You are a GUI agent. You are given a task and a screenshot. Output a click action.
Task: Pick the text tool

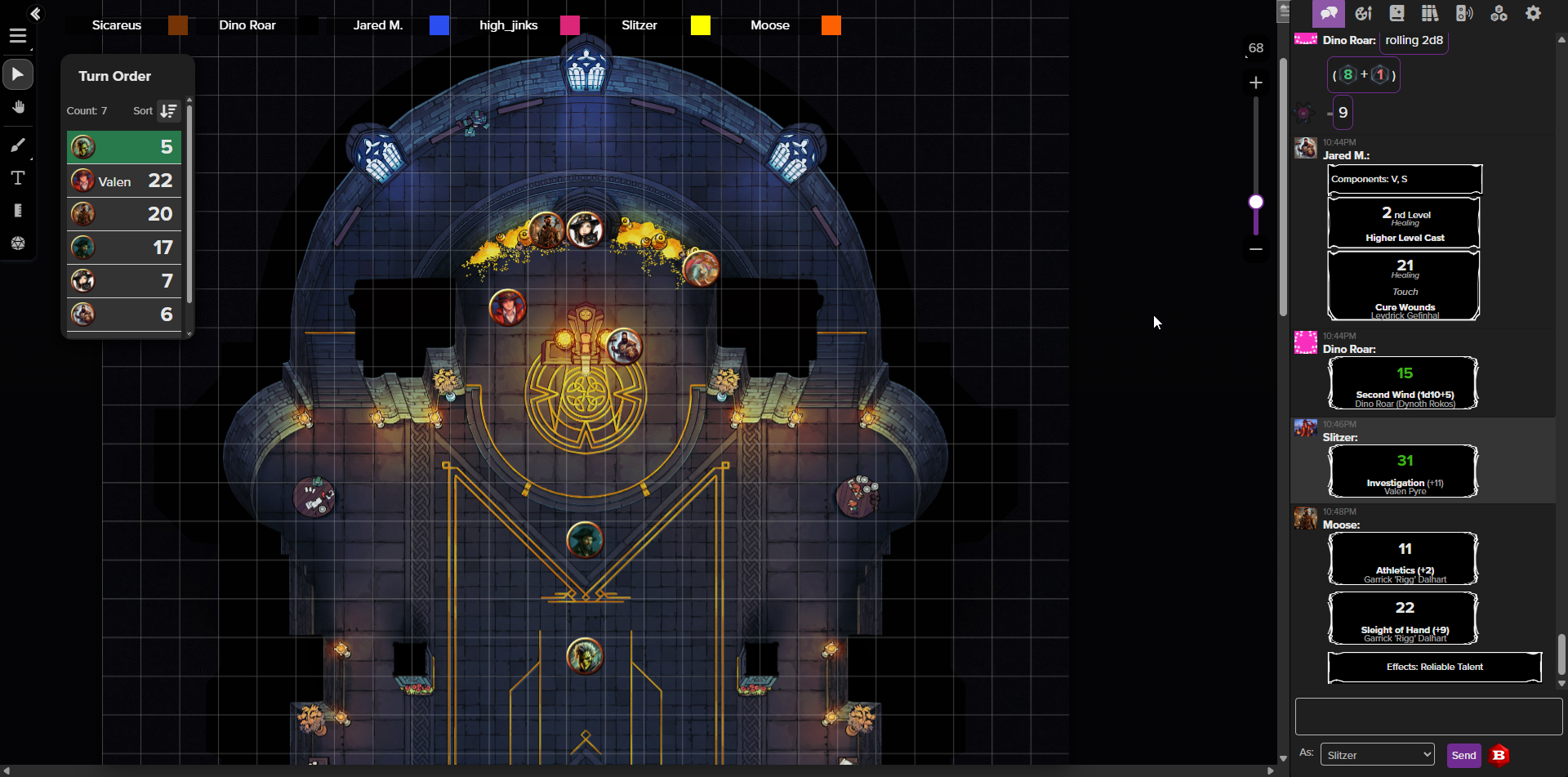[x=18, y=178]
